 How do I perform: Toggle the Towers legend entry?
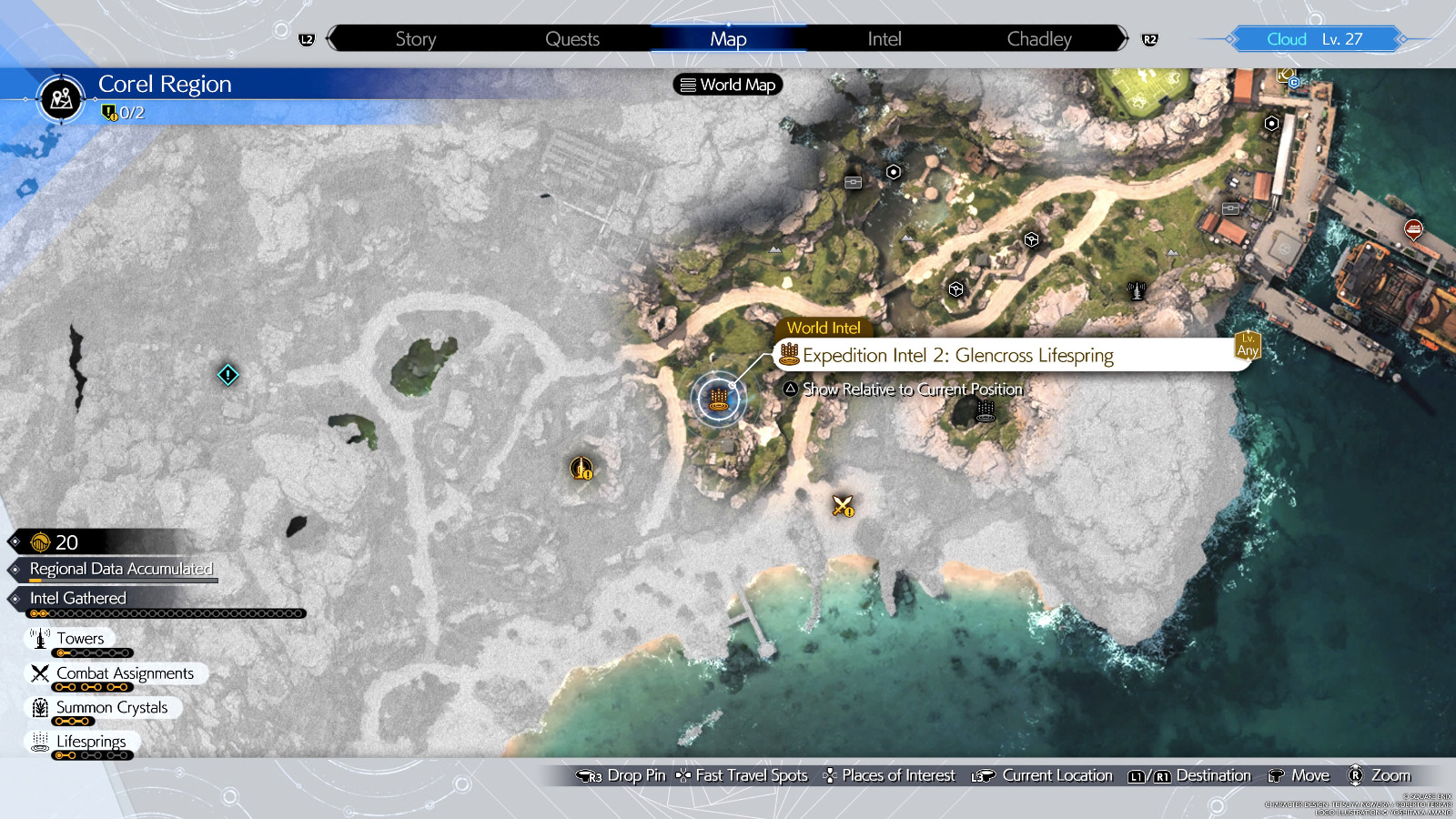80,638
